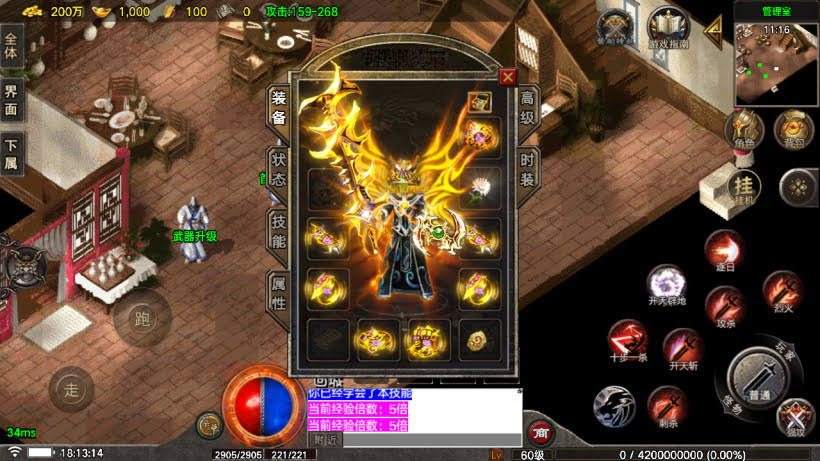Screen dimensions: 820x461
Task: Open the 游戏指南 game guide book
Action: 664,27
